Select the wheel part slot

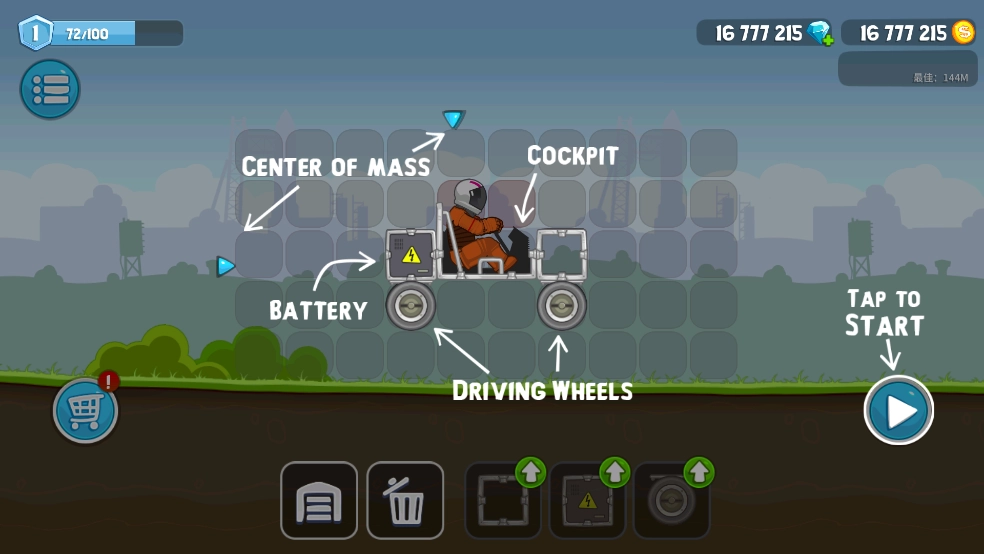point(671,502)
